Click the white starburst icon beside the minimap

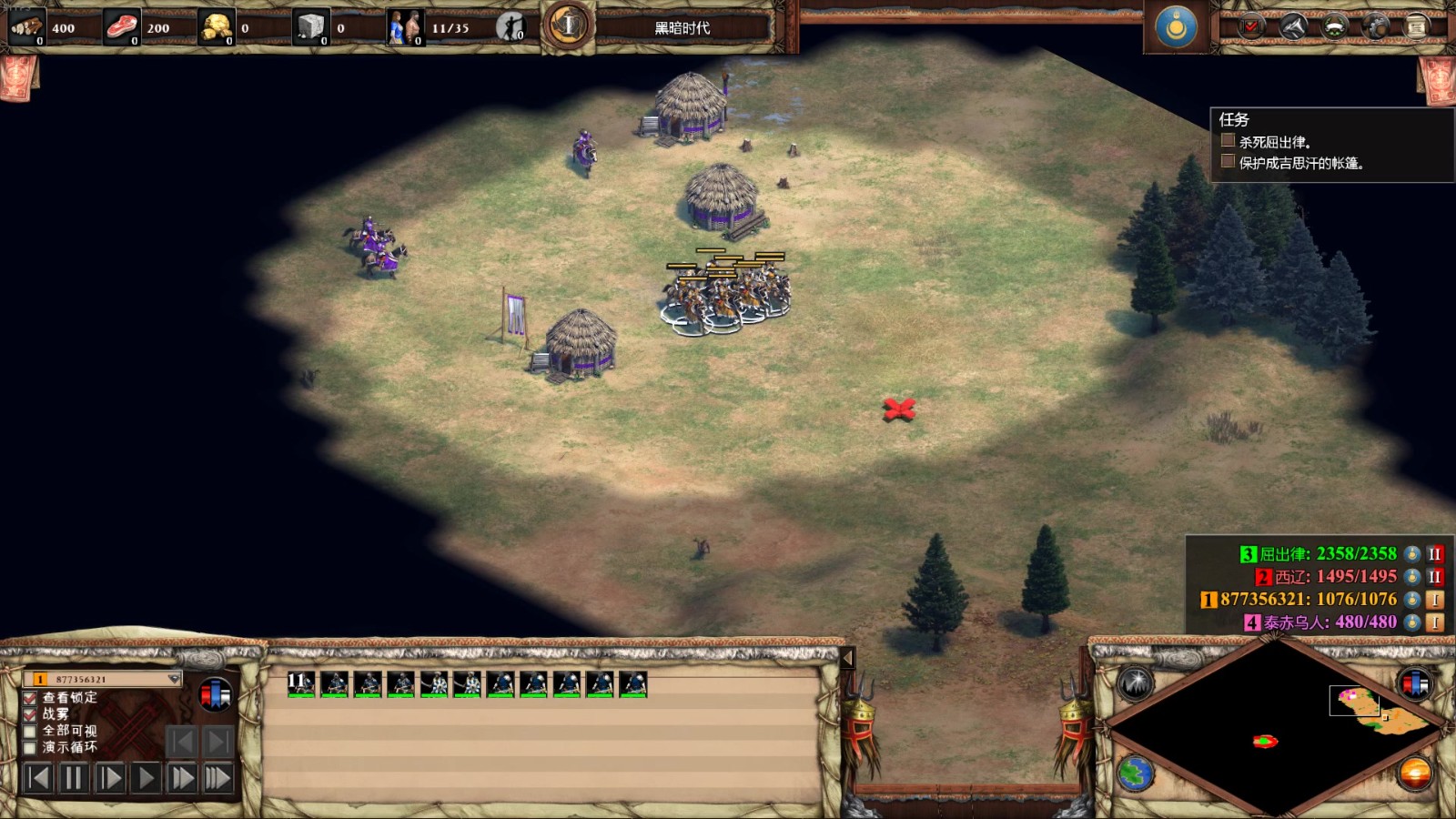click(1136, 683)
